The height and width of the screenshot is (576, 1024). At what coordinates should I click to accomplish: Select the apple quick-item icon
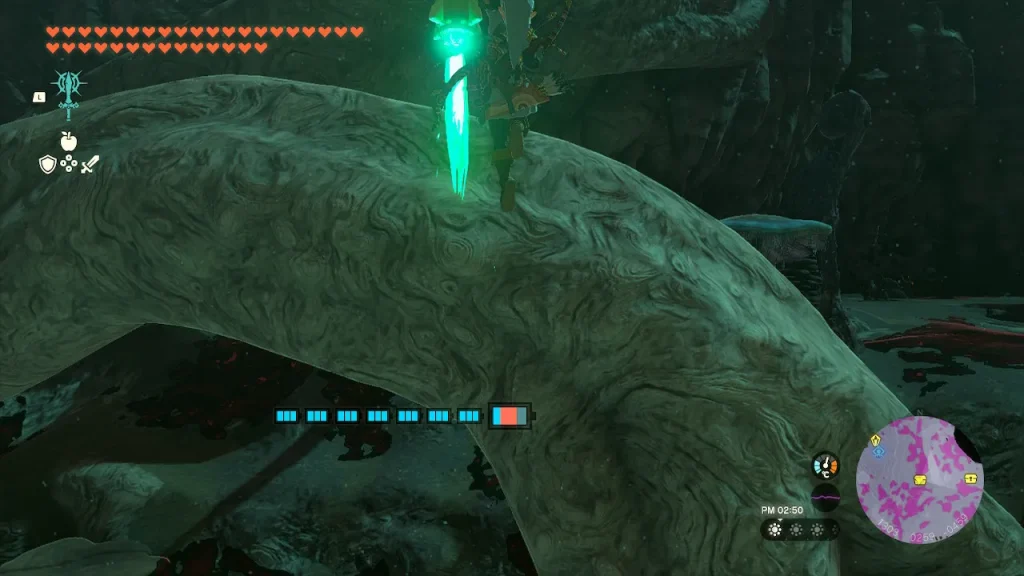tap(68, 141)
